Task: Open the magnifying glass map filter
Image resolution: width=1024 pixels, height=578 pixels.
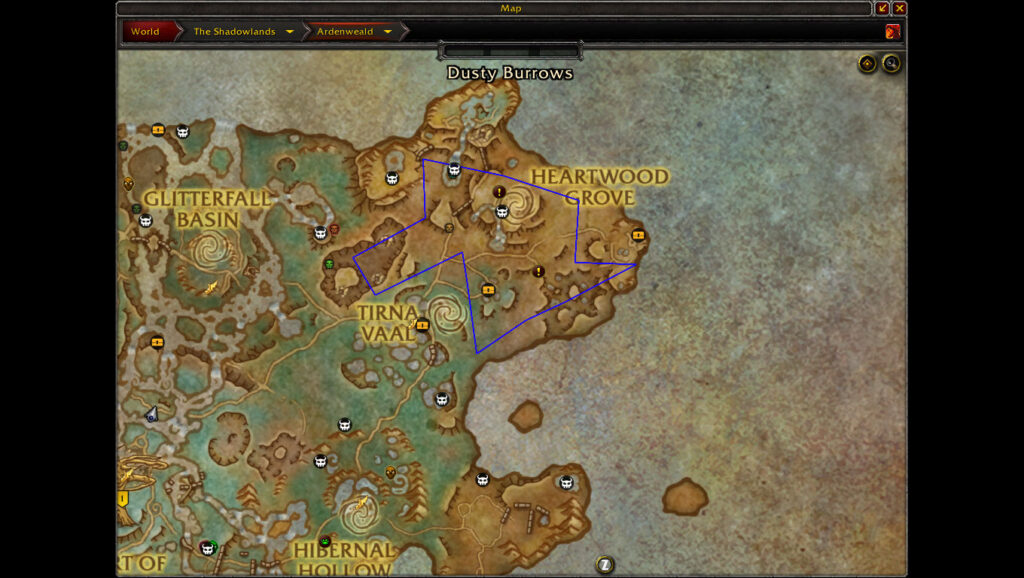Action: click(890, 64)
